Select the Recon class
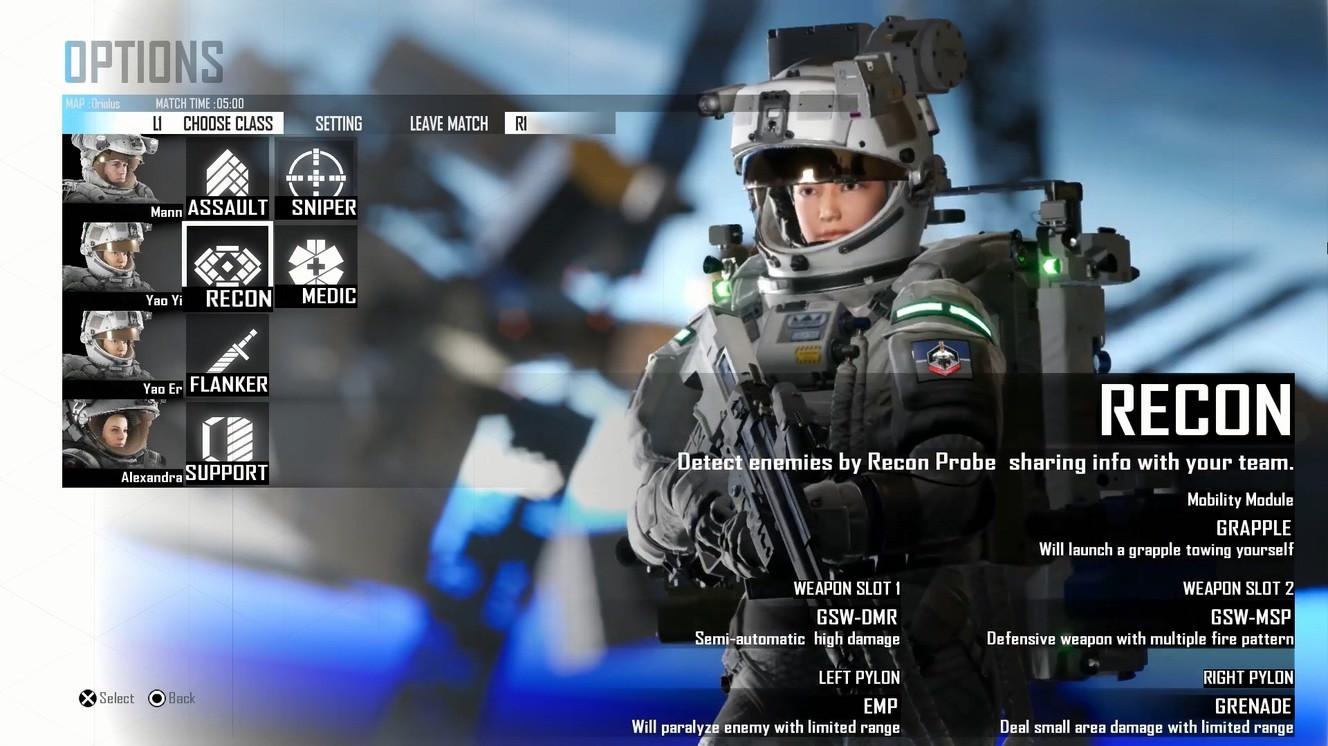 pyautogui.click(x=228, y=267)
